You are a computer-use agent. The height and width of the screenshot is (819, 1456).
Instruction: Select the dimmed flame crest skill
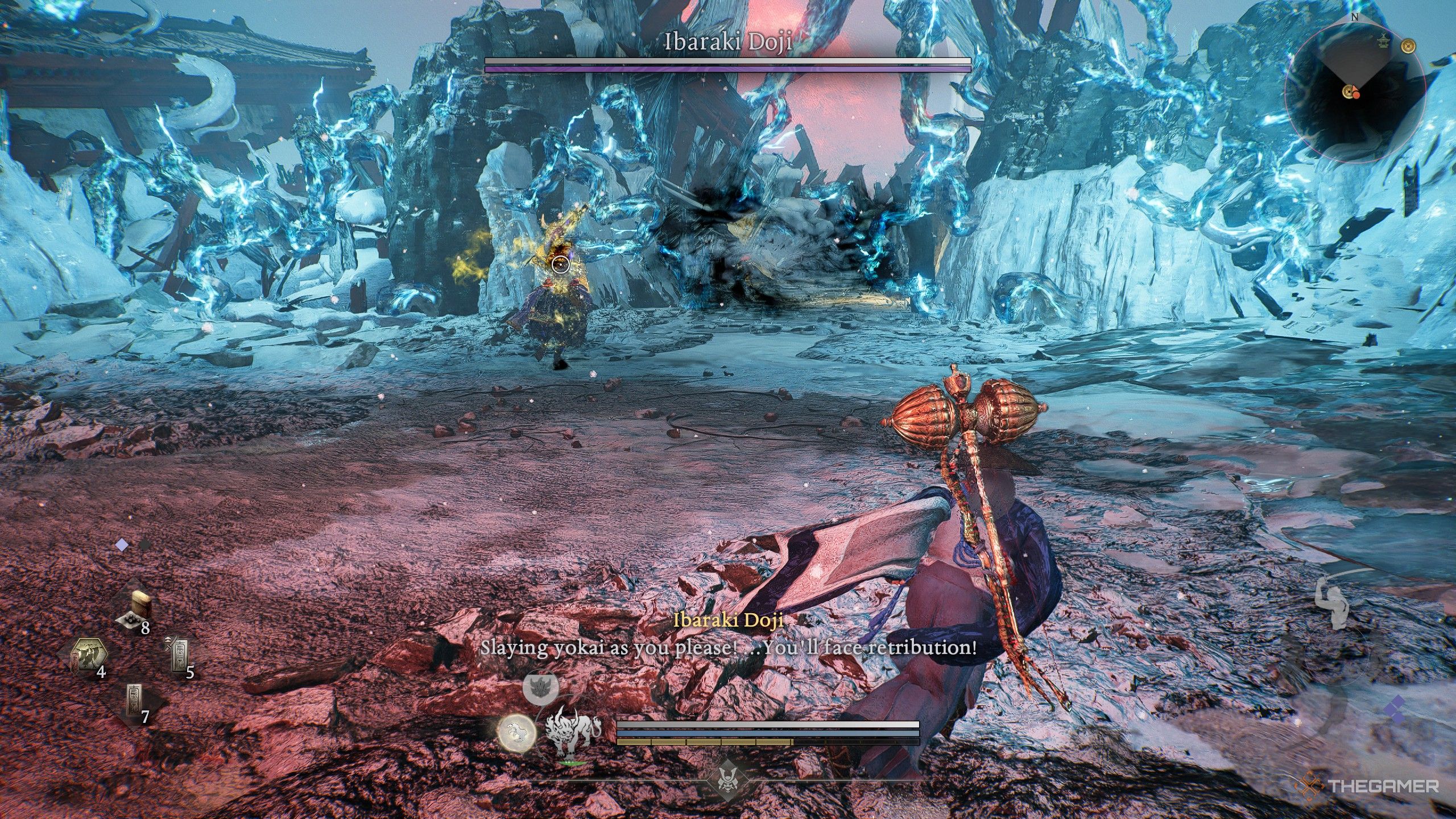pyautogui.click(x=540, y=688)
